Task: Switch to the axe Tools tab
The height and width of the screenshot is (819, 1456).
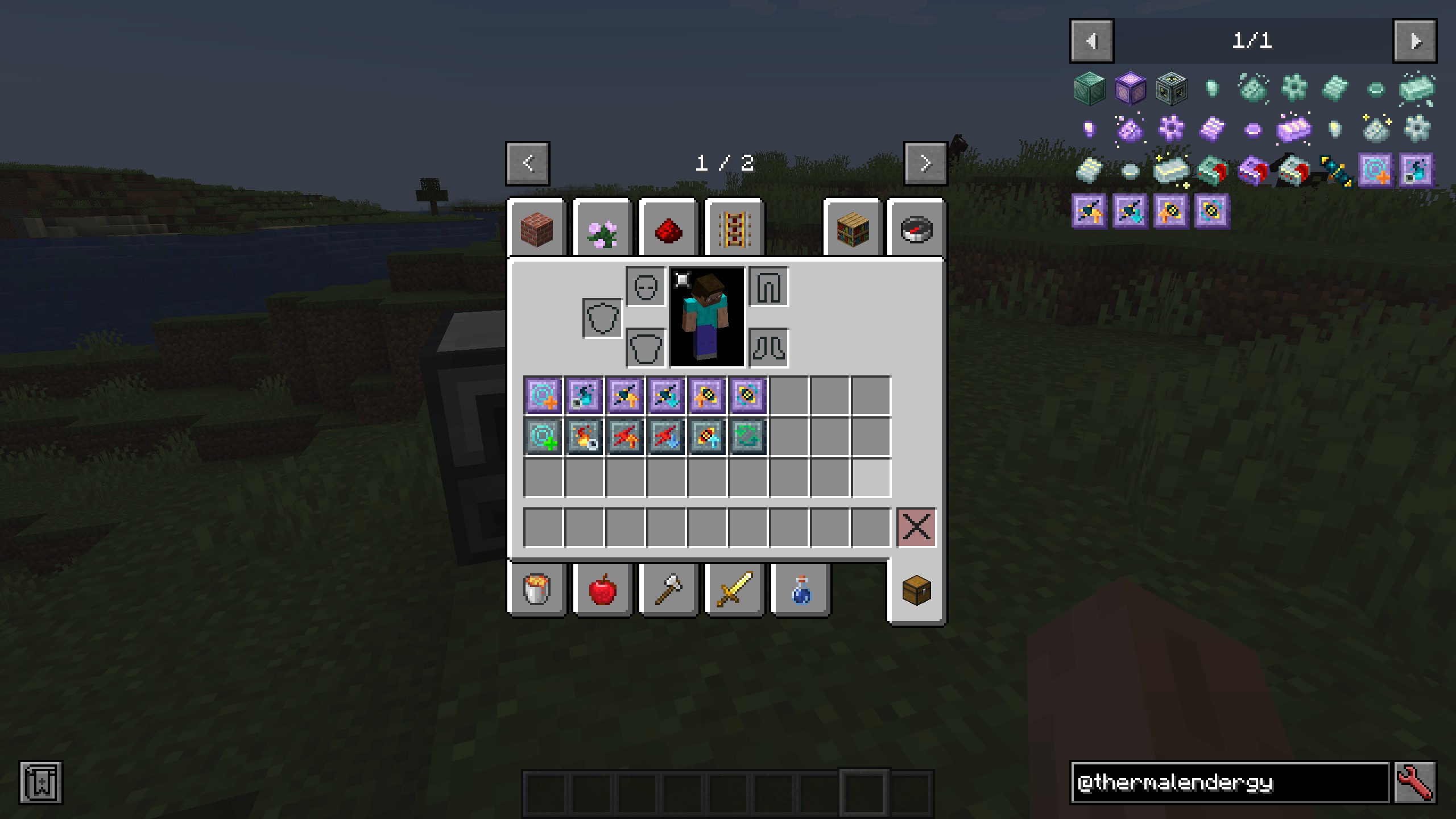Action: click(669, 590)
